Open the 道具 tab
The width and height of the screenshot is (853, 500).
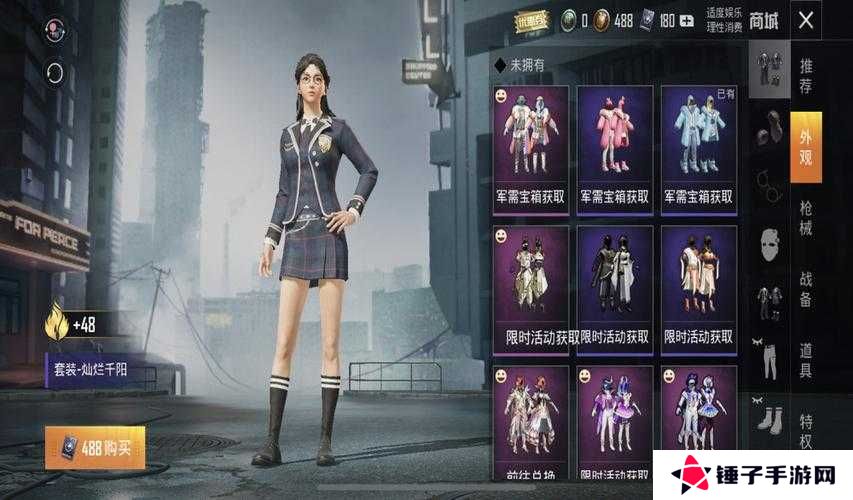(805, 361)
